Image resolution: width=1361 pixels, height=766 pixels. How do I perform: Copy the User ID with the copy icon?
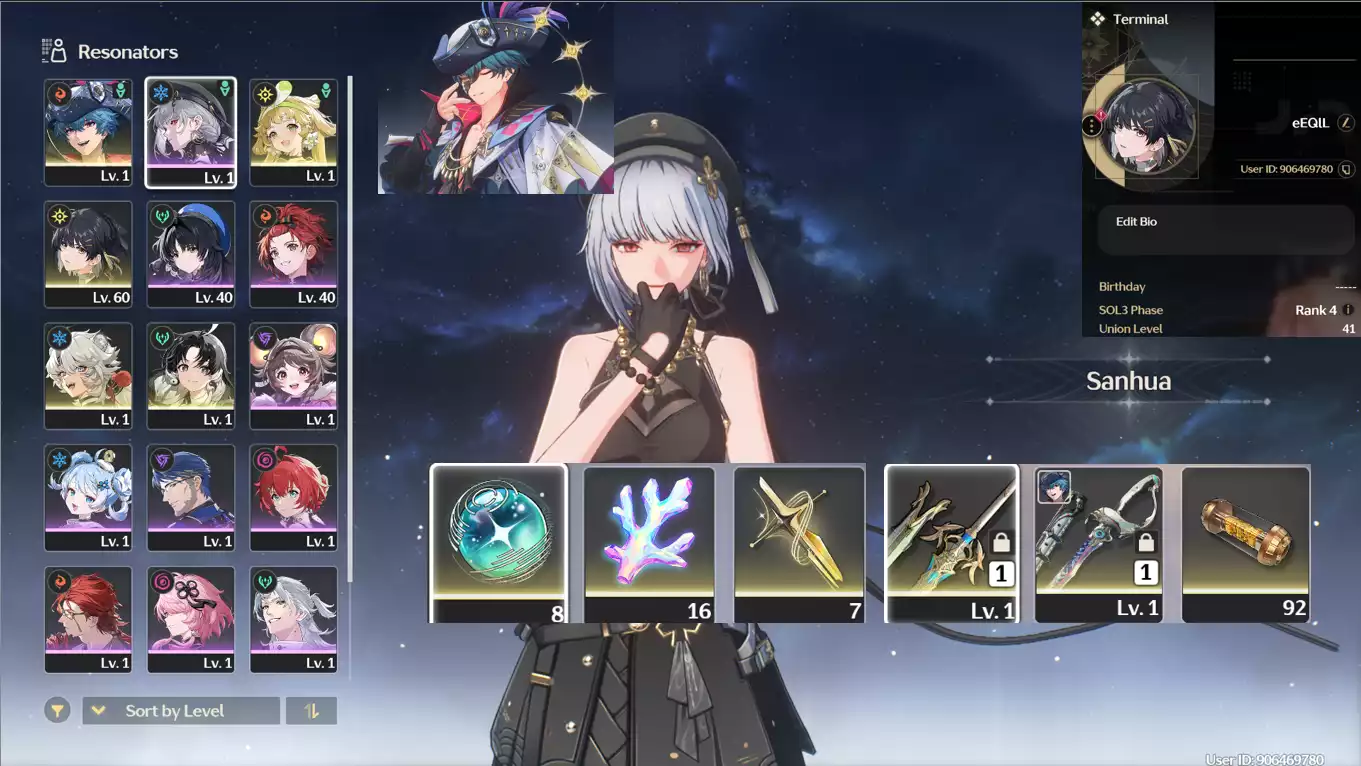(x=1346, y=170)
